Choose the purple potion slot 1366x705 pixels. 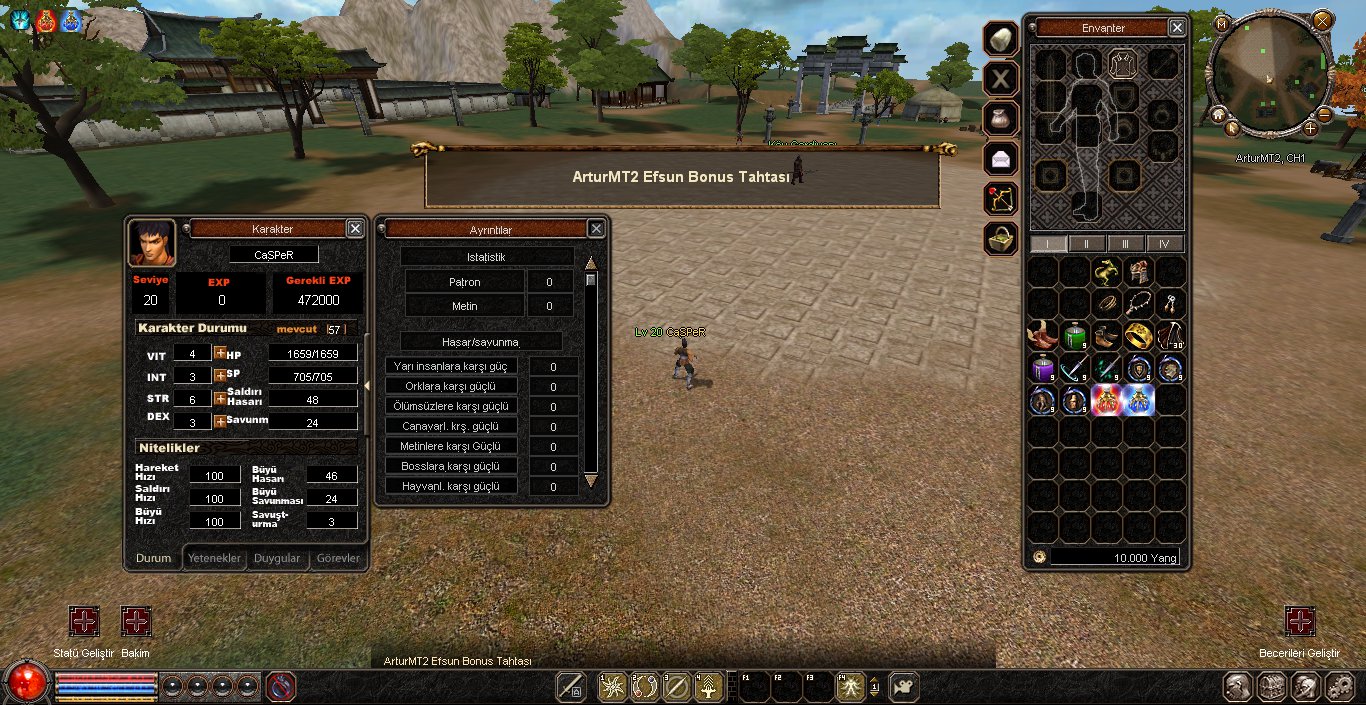coord(1043,368)
